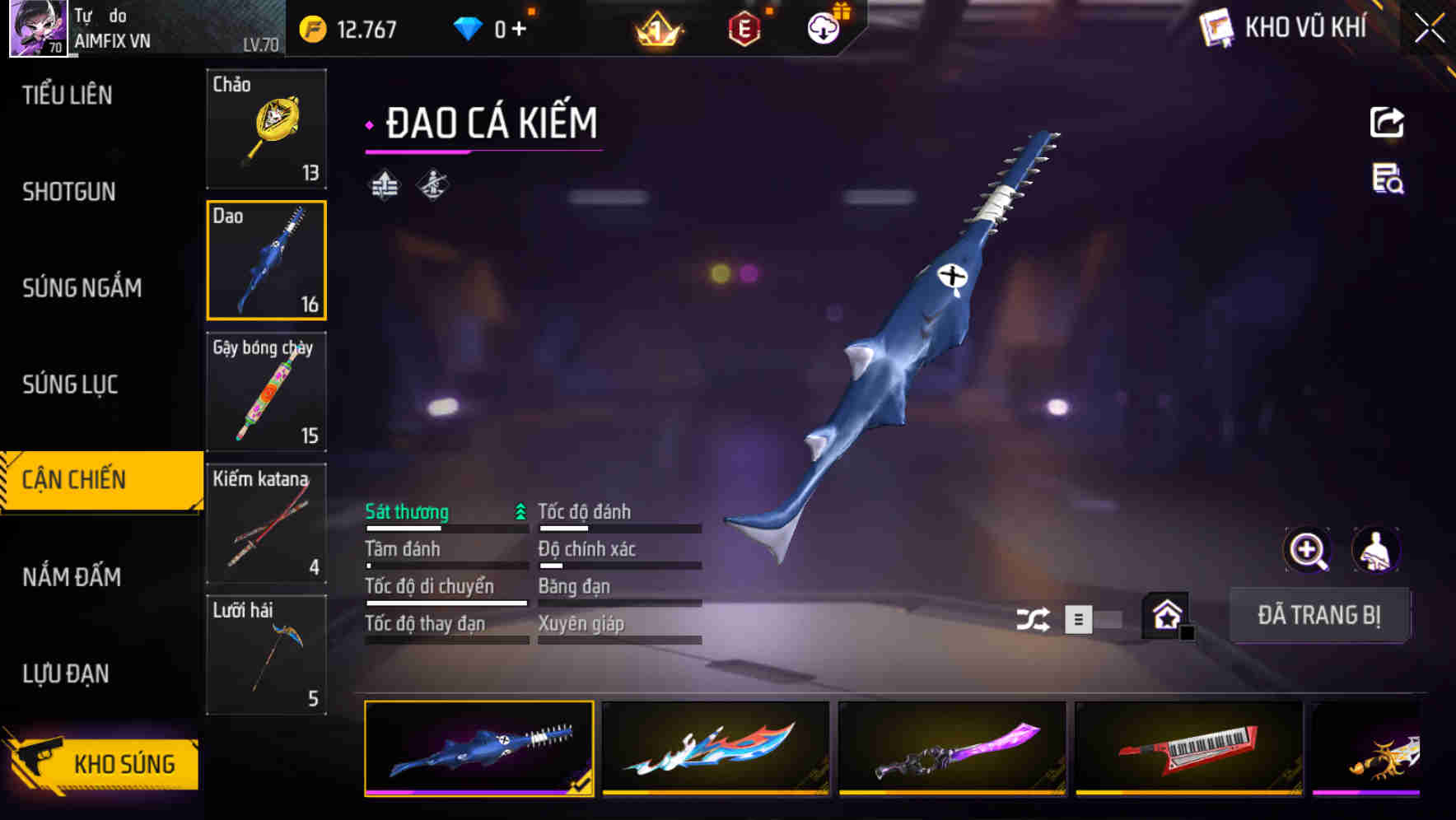Select the purple blade skin thumbnail

(951, 749)
